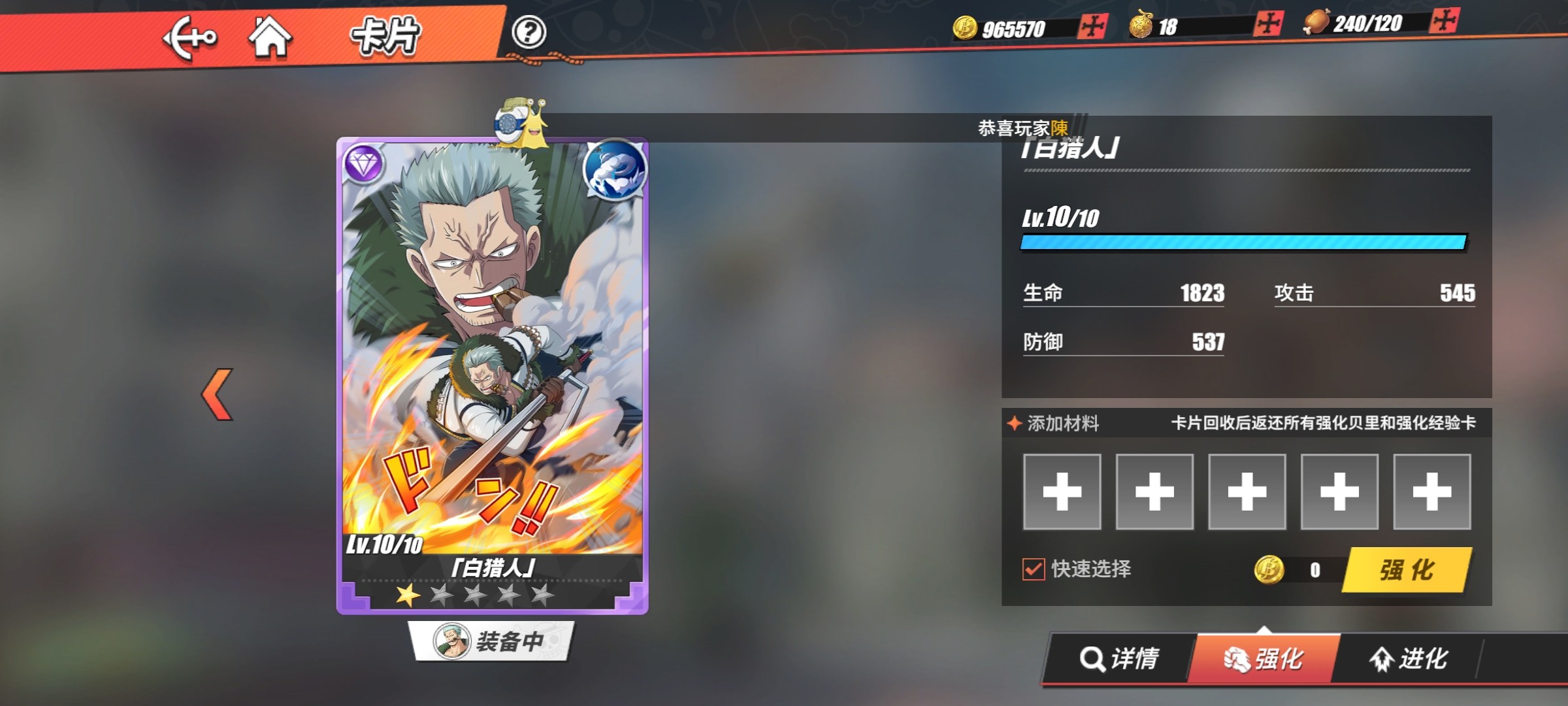The height and width of the screenshot is (706, 1568).
Task: Add more devil fruit currency
Action: (x=1268, y=24)
